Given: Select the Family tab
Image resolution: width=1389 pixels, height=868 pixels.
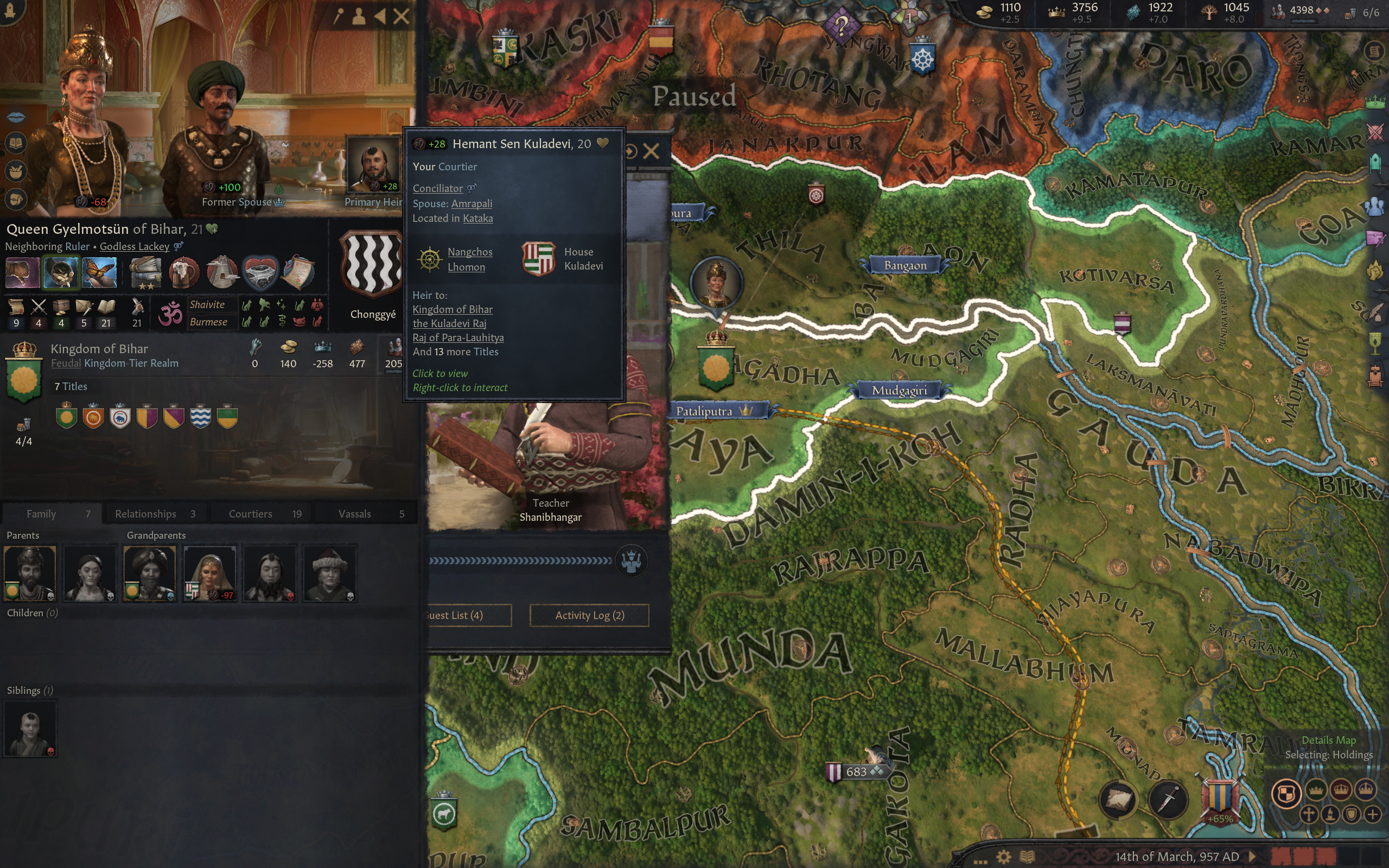Looking at the screenshot, I should click(x=52, y=514).
